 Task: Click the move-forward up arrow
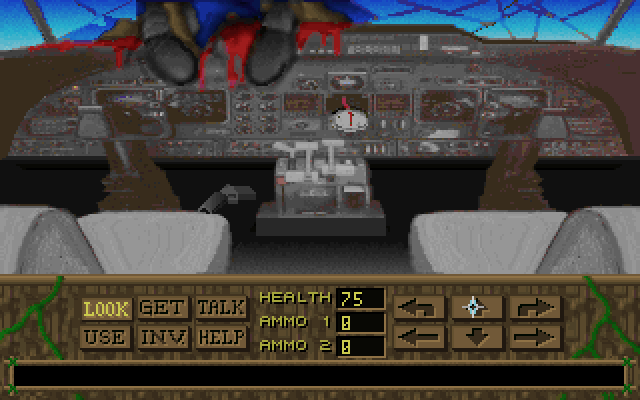(476, 307)
